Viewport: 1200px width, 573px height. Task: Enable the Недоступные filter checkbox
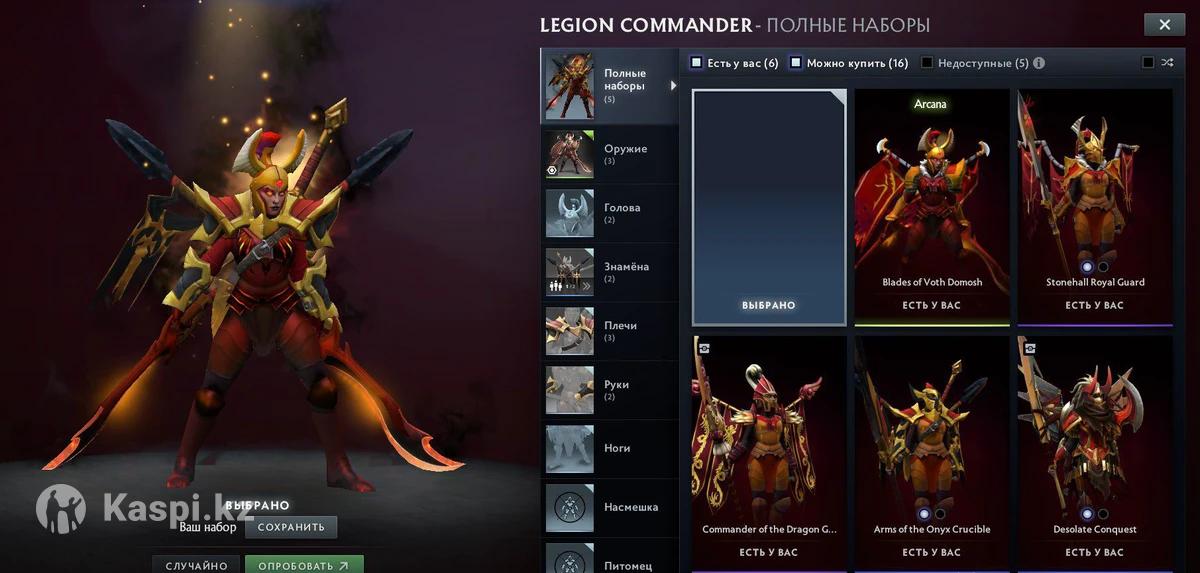(x=927, y=63)
